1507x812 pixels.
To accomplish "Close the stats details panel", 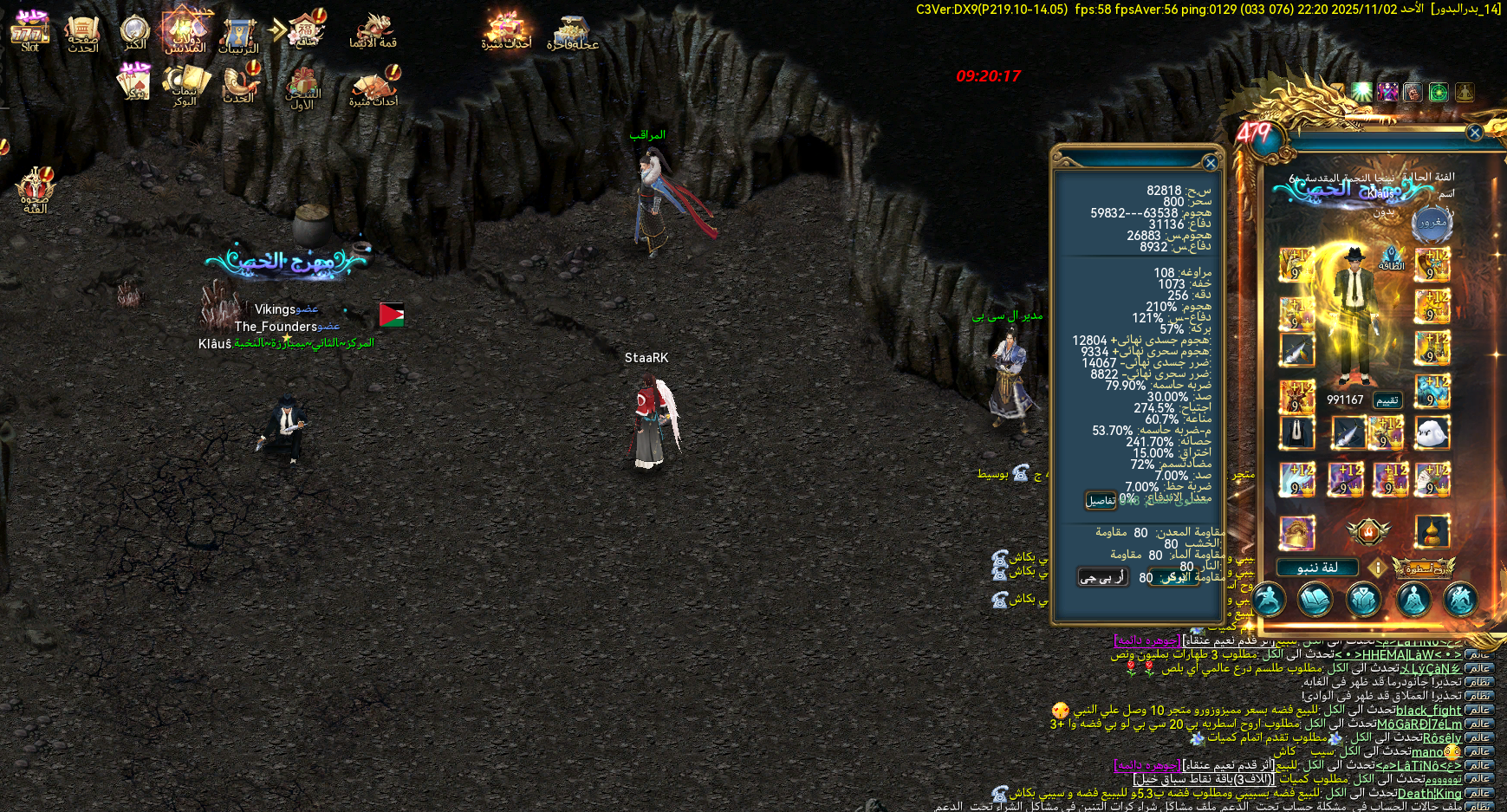I will 1211,162.
